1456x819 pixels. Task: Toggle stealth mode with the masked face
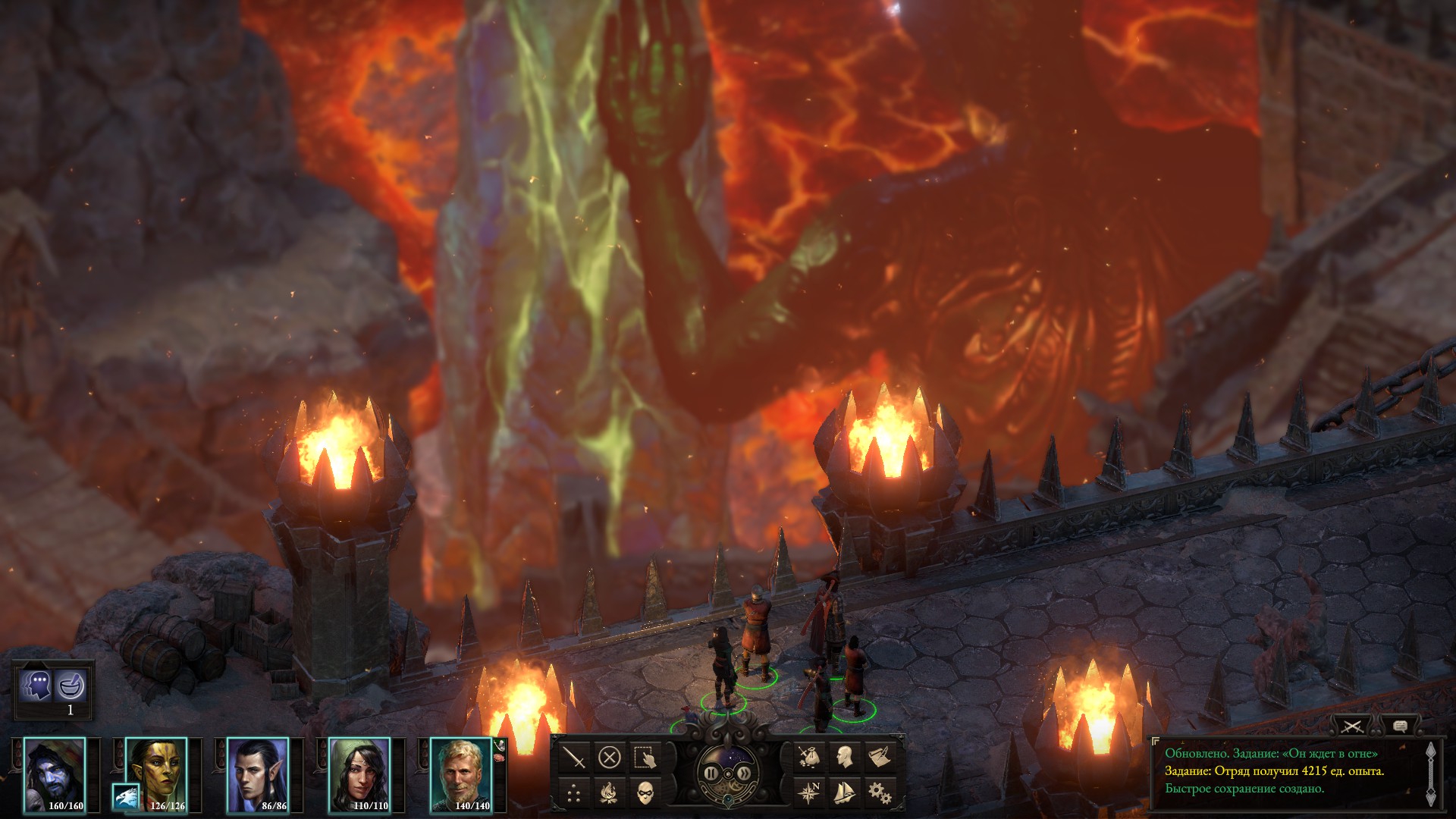coord(645,793)
